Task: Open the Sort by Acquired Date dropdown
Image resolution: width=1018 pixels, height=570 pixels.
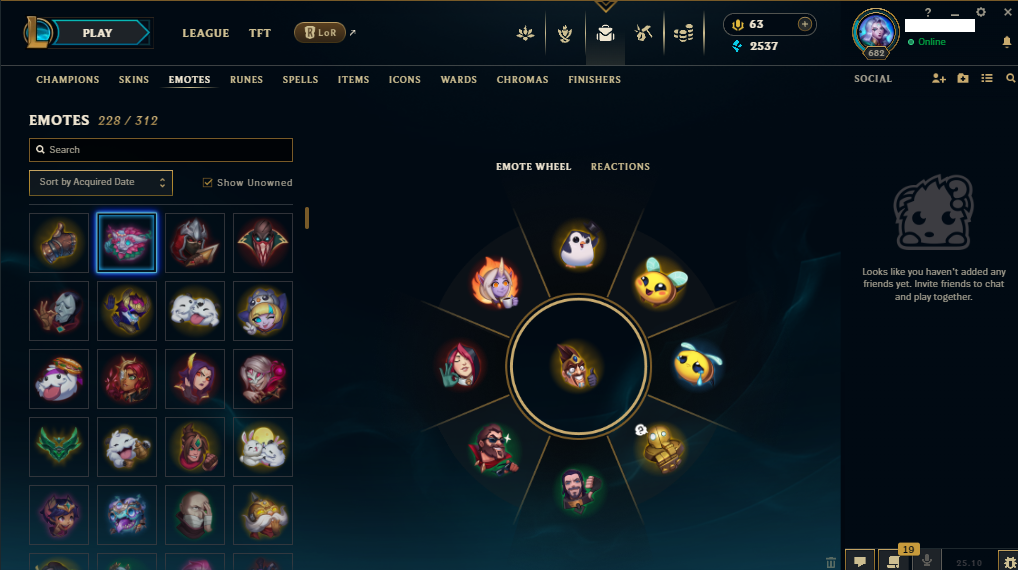Action: coord(101,182)
